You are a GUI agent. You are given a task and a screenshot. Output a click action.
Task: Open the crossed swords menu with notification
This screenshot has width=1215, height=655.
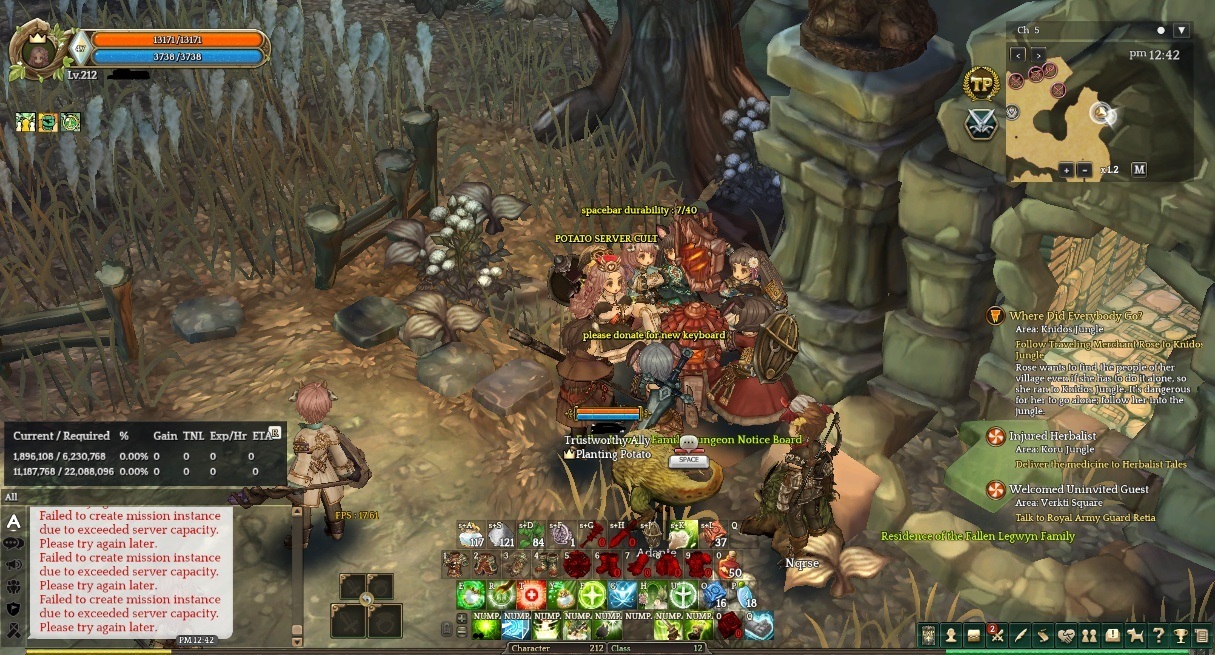(997, 635)
